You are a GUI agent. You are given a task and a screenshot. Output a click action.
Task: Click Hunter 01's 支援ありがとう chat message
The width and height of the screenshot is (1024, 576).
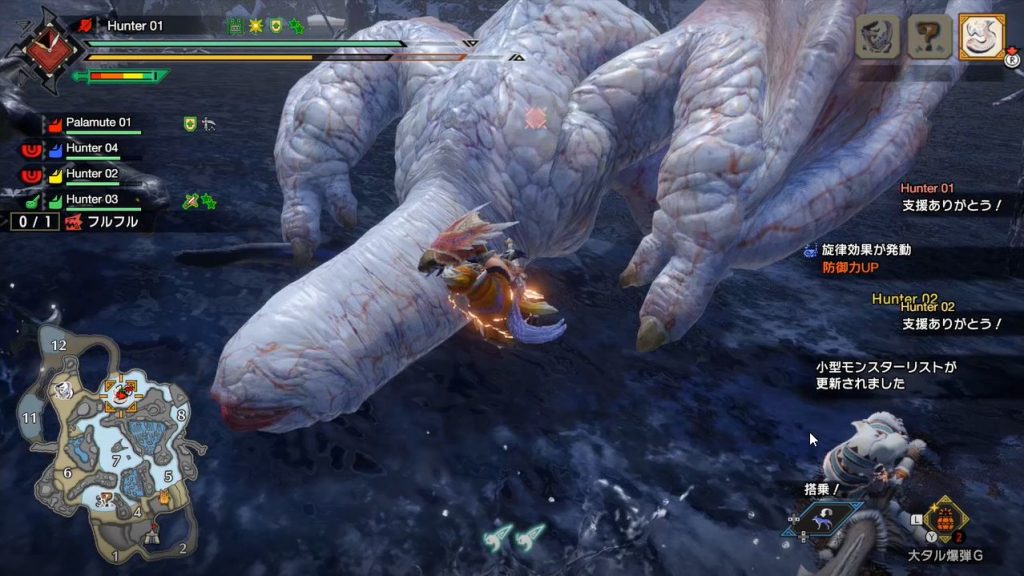pyautogui.click(x=949, y=206)
